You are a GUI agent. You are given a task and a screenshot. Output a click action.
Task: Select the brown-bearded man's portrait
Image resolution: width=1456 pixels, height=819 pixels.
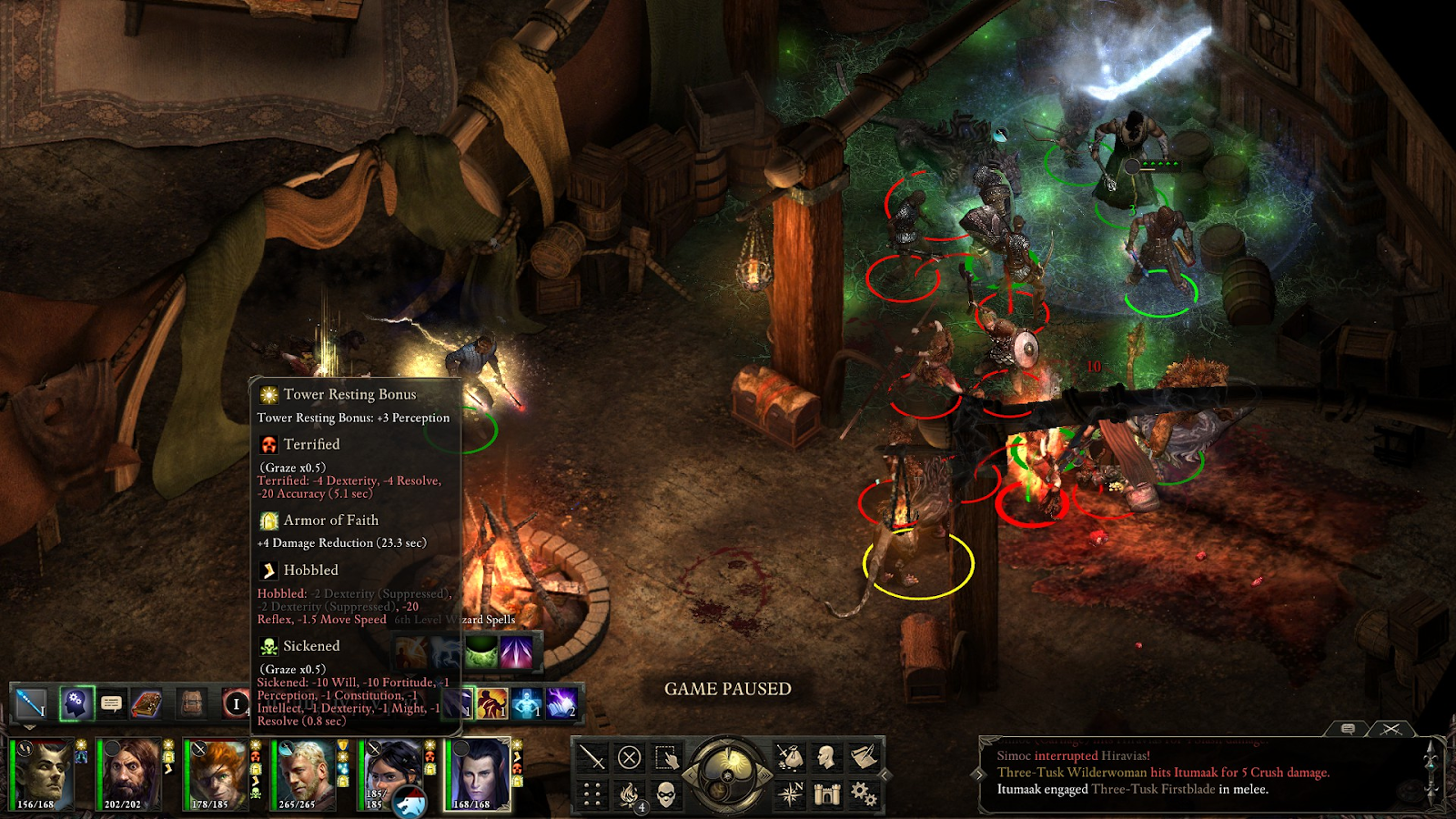click(129, 773)
